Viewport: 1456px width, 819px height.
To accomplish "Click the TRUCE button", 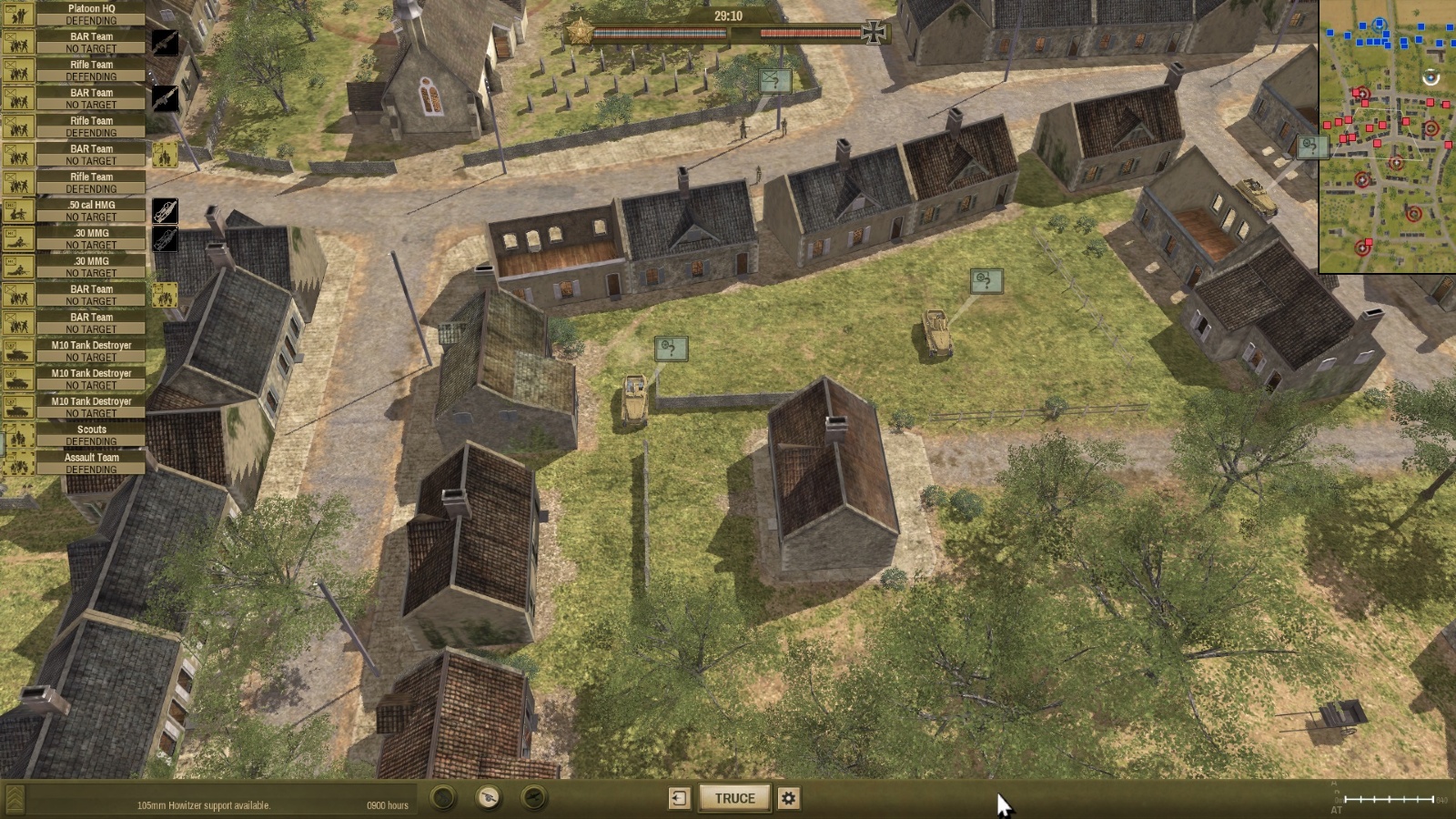I will (x=734, y=798).
